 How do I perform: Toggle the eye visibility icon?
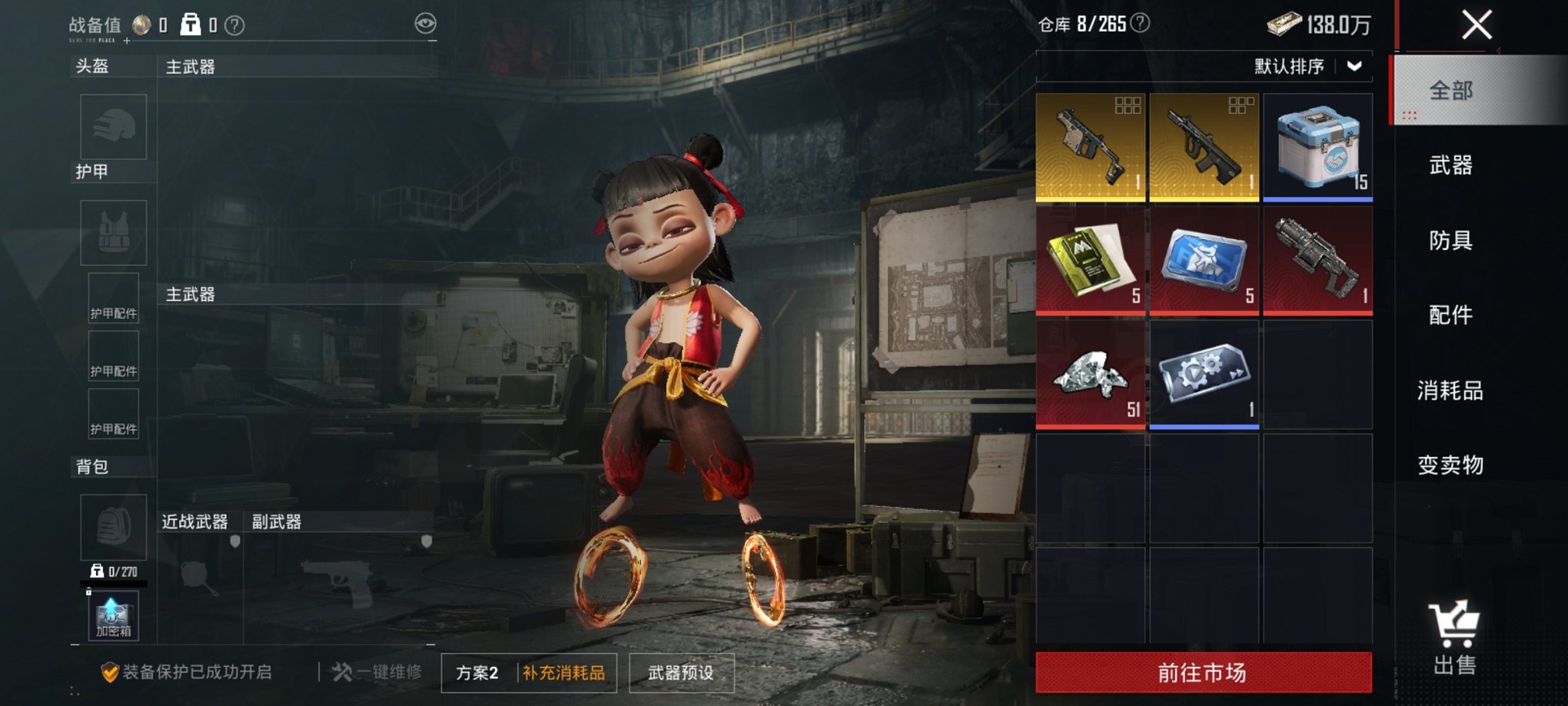click(425, 24)
